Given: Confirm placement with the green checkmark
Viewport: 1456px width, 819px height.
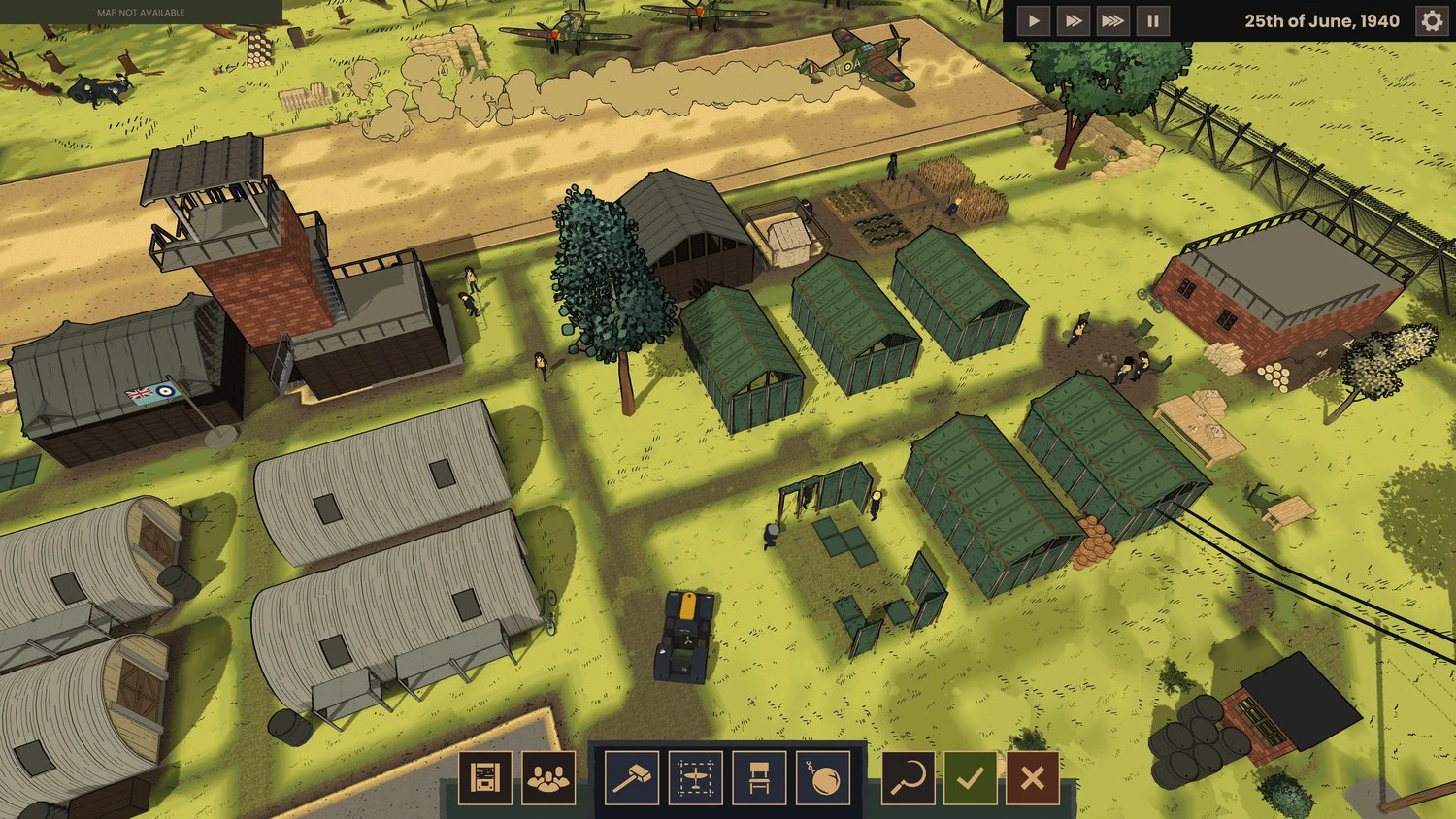Looking at the screenshot, I should (x=970, y=778).
